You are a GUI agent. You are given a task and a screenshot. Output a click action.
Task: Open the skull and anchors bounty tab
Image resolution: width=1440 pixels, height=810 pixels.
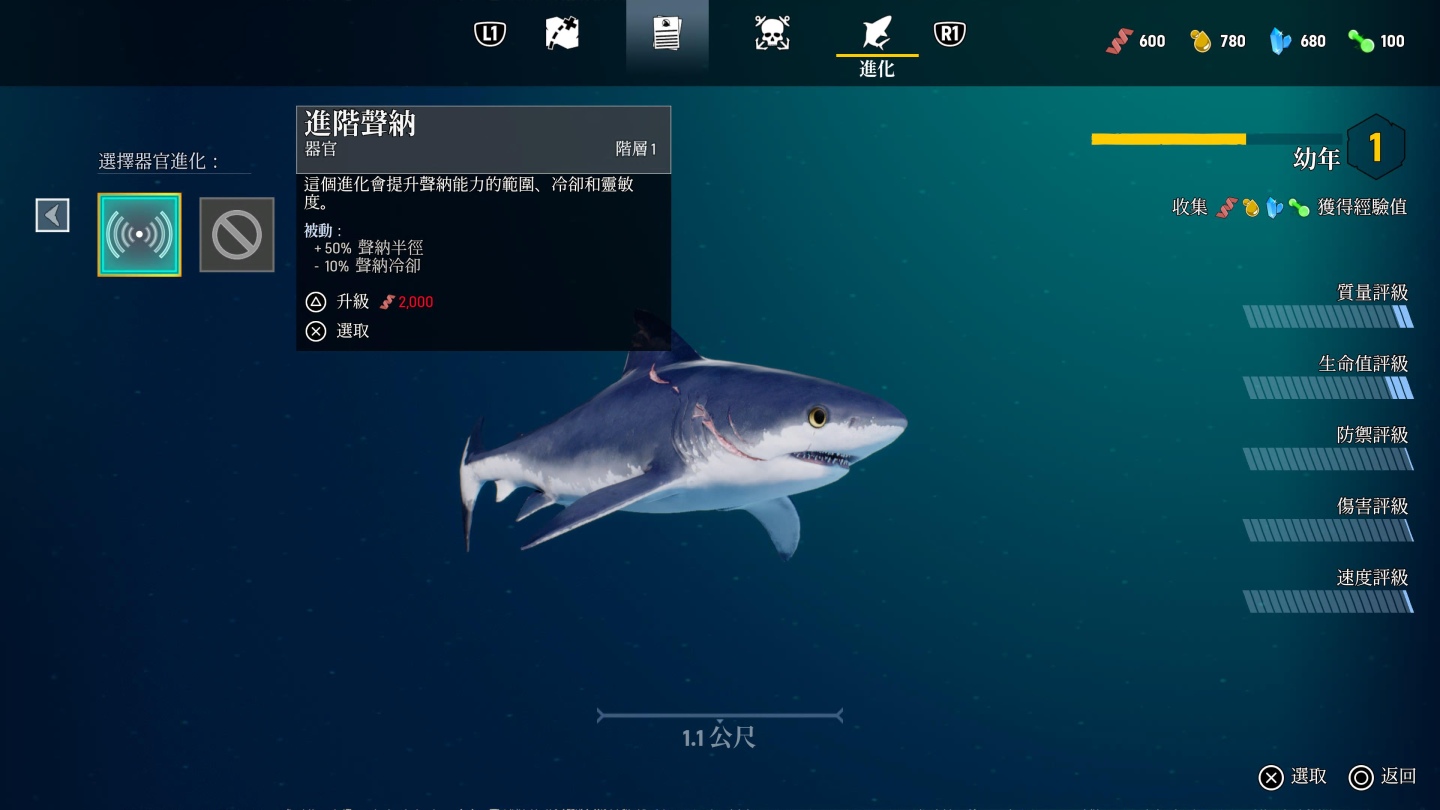(772, 34)
